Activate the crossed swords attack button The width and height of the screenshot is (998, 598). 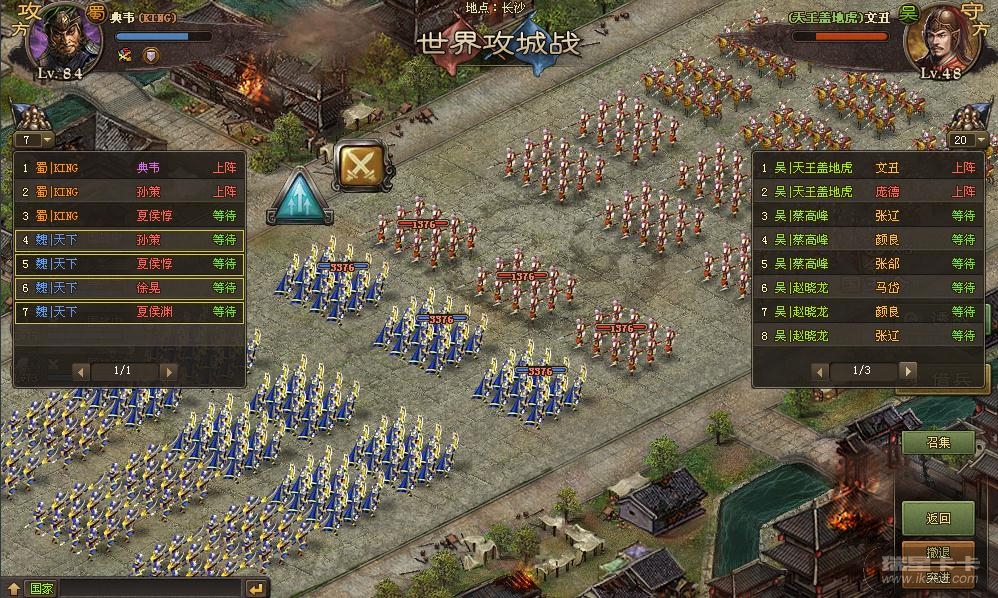tap(363, 165)
